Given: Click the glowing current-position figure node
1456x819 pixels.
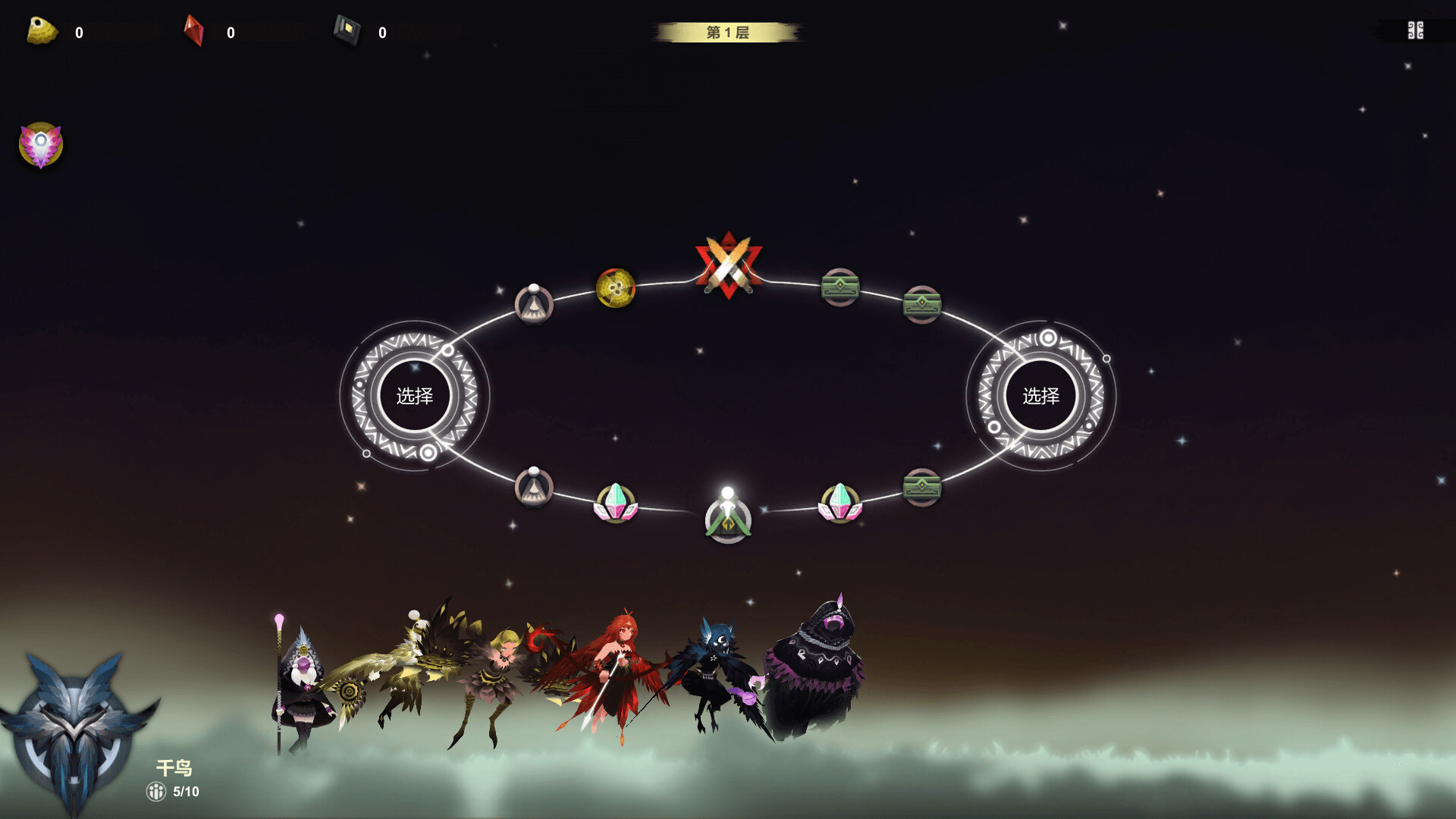Looking at the screenshot, I should [728, 516].
